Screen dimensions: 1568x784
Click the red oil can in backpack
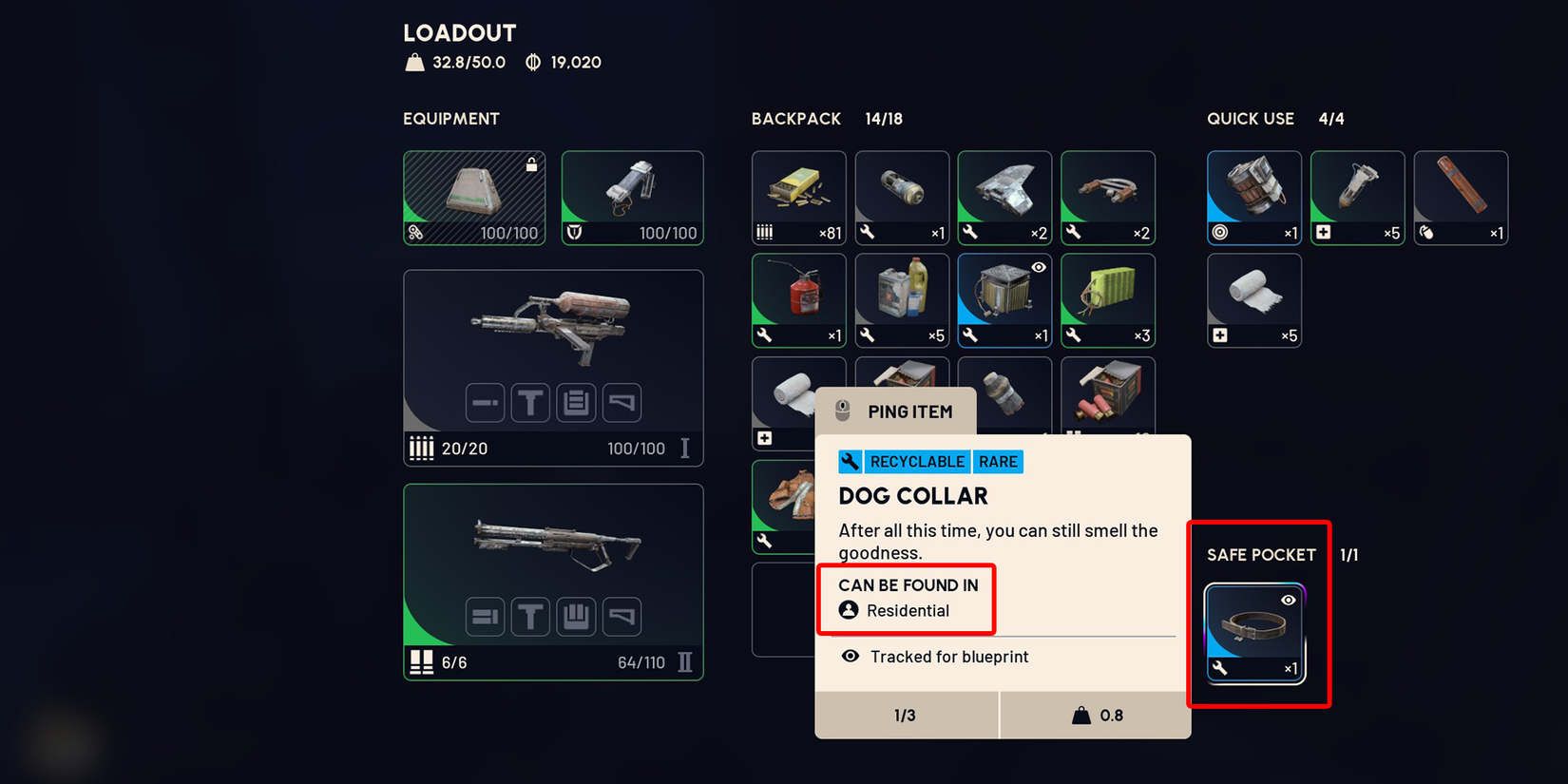(798, 299)
